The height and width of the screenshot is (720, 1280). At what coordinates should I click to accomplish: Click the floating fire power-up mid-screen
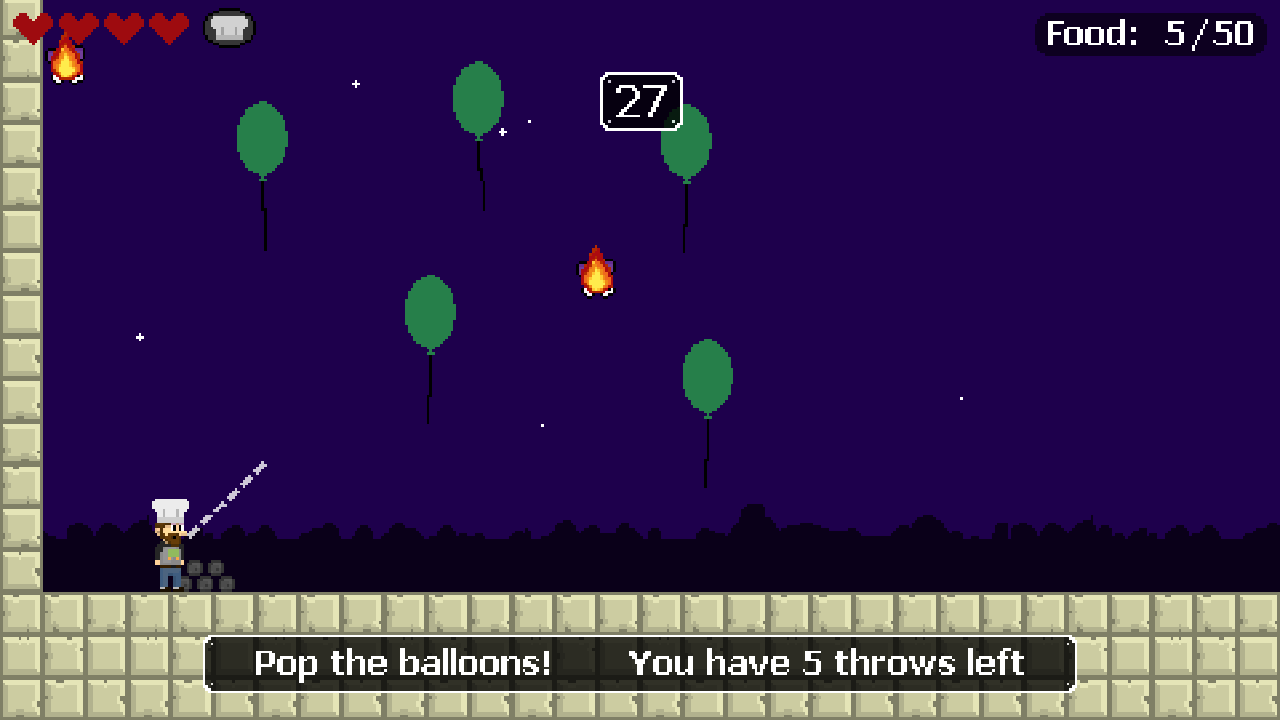coord(597,274)
